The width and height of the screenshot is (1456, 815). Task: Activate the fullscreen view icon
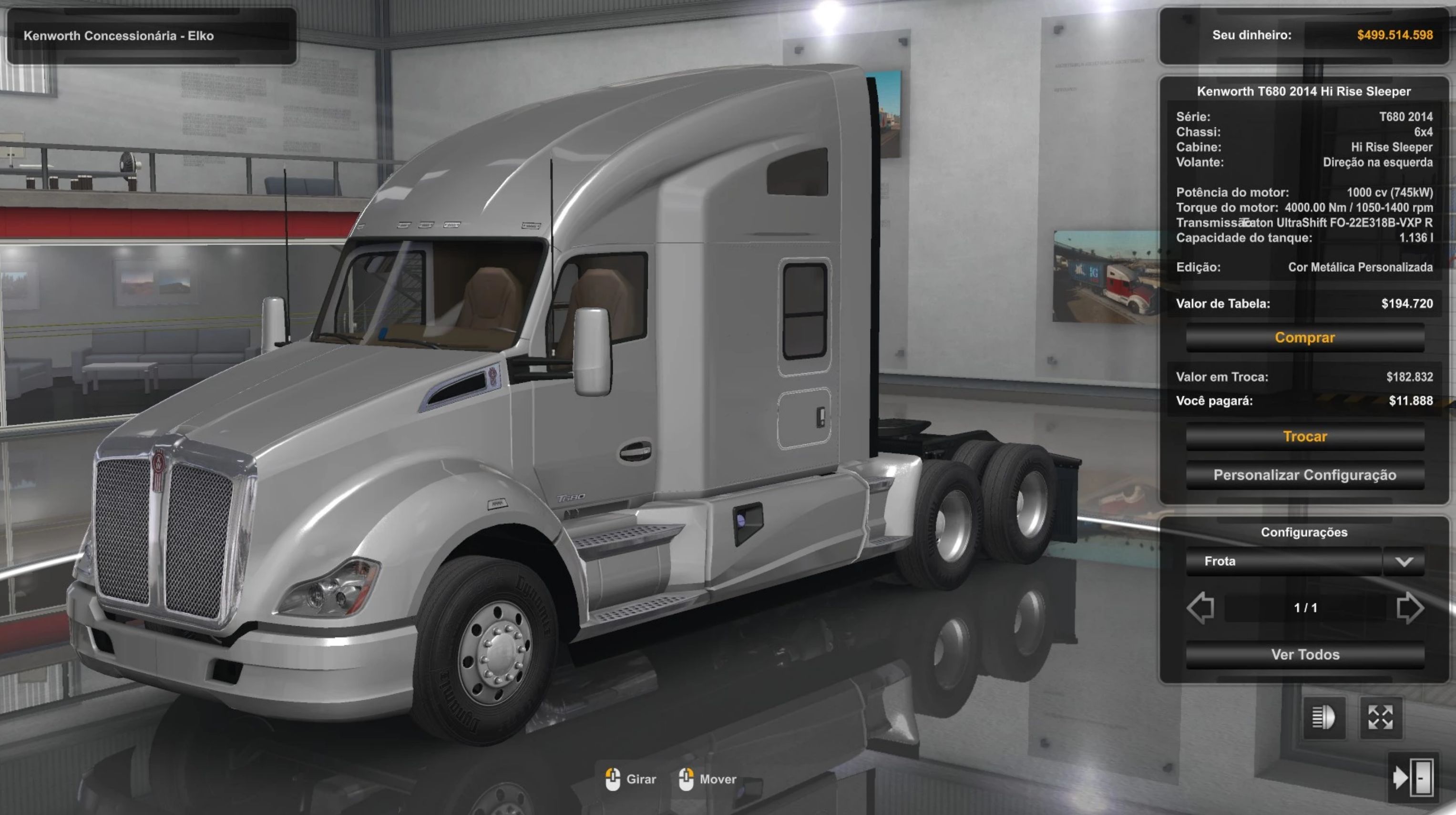[x=1380, y=718]
